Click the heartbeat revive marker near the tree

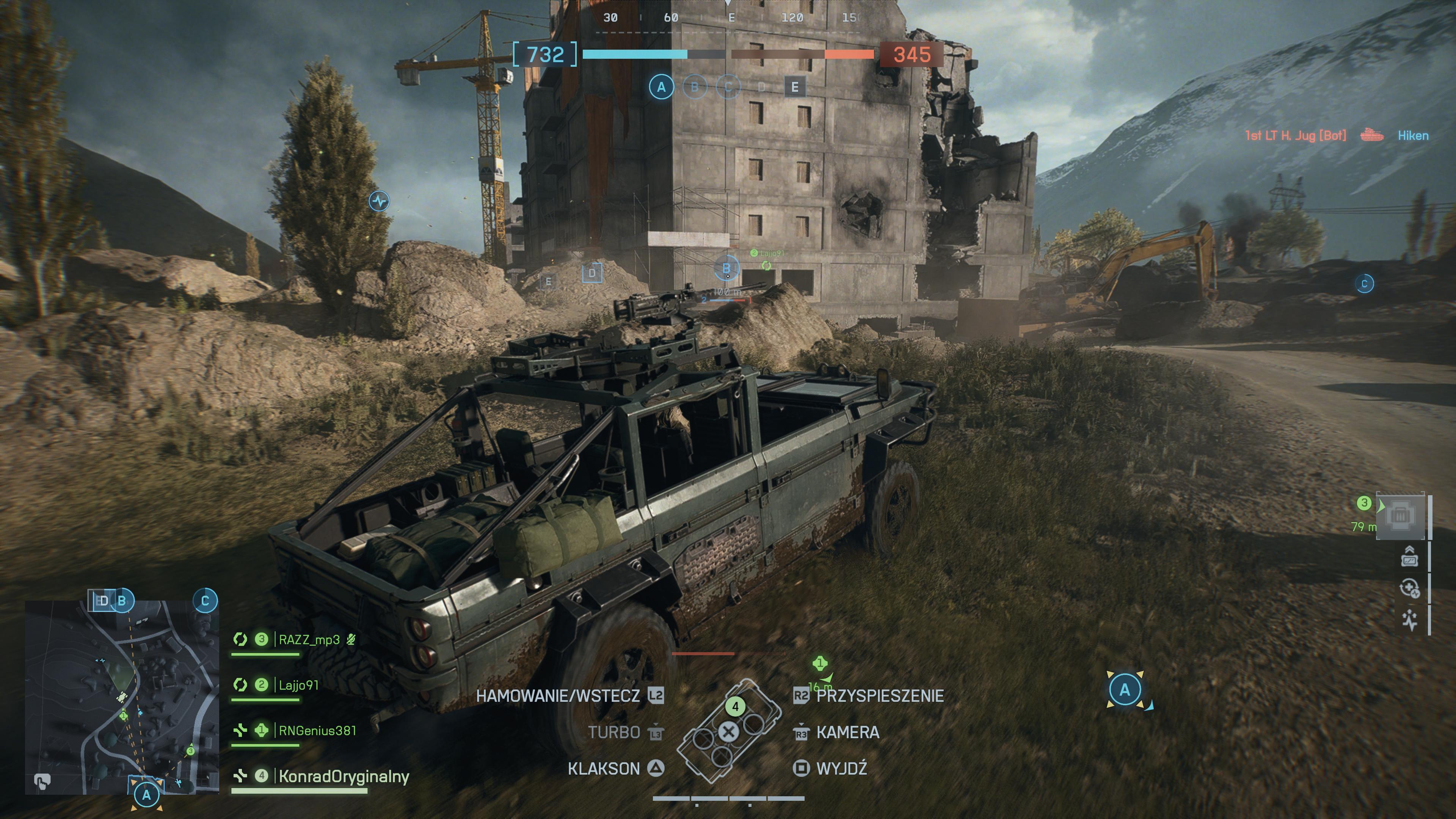[x=379, y=201]
